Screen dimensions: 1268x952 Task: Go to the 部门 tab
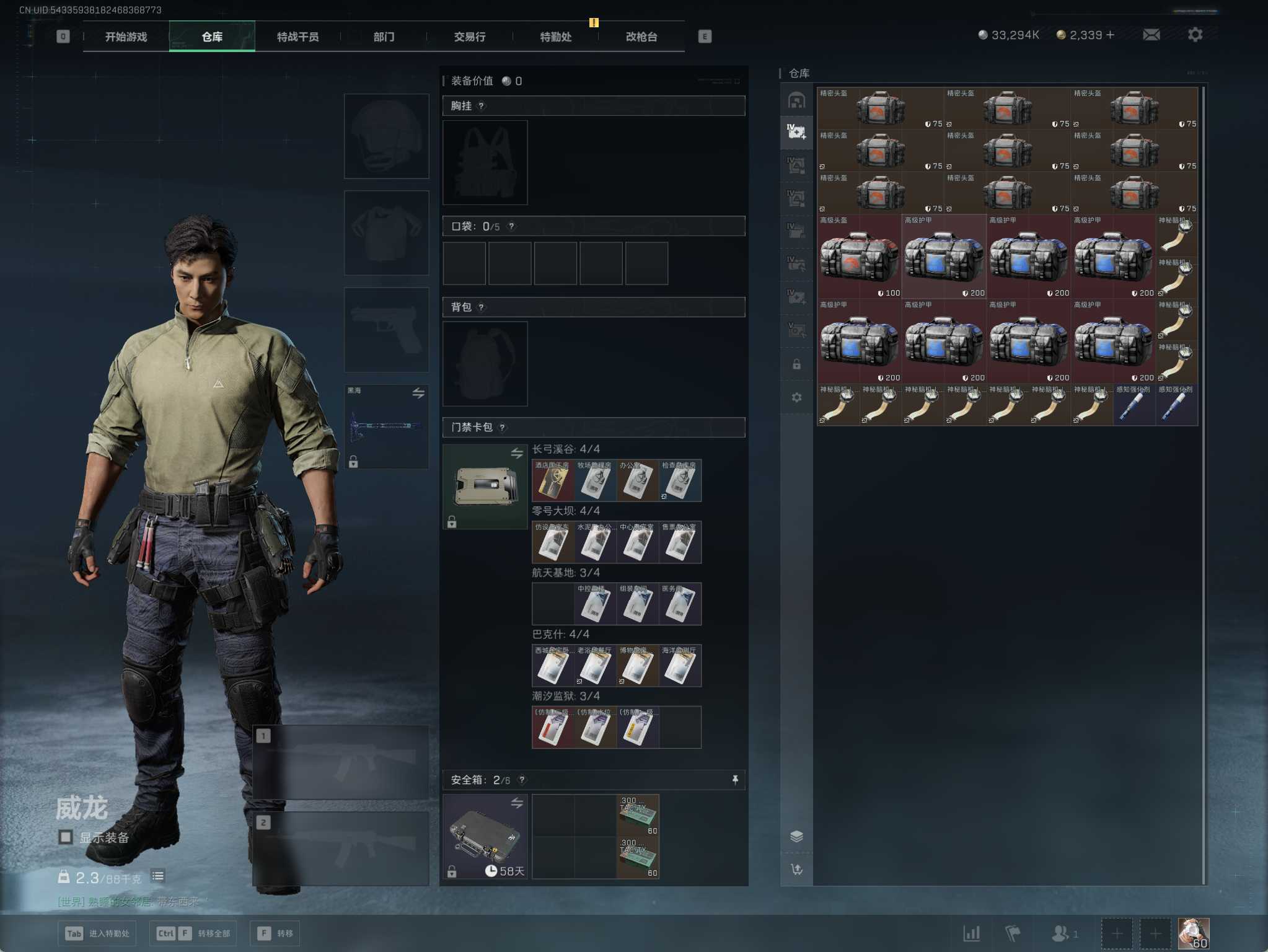click(384, 37)
